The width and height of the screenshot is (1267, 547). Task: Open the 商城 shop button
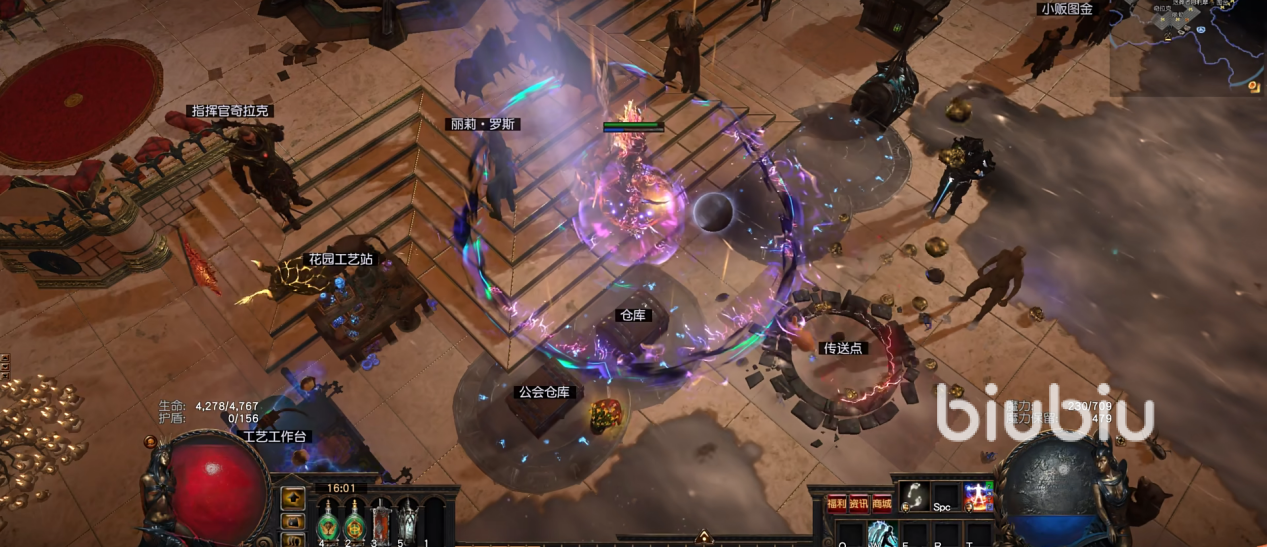click(882, 503)
